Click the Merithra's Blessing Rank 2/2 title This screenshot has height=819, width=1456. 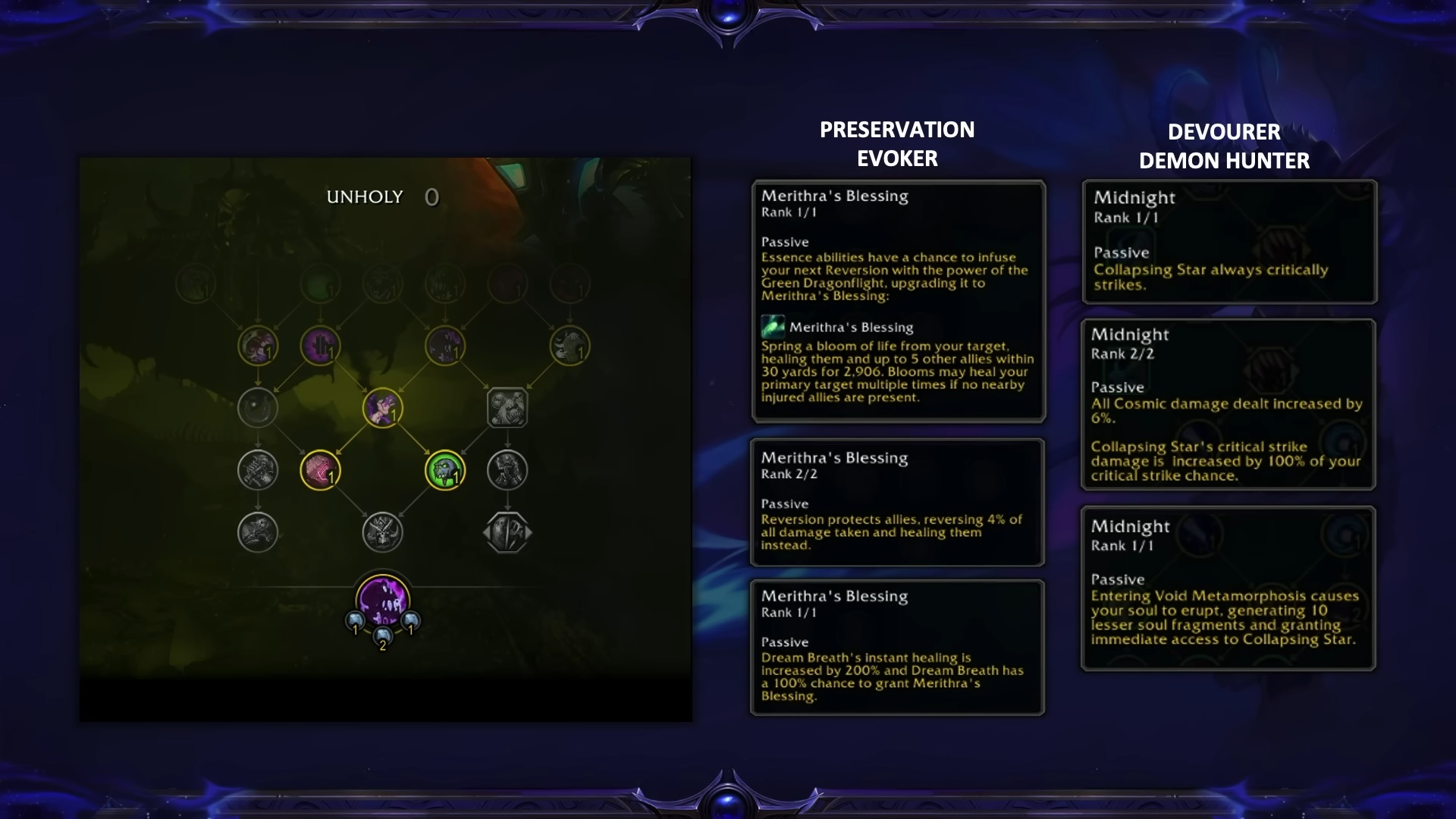(x=833, y=458)
